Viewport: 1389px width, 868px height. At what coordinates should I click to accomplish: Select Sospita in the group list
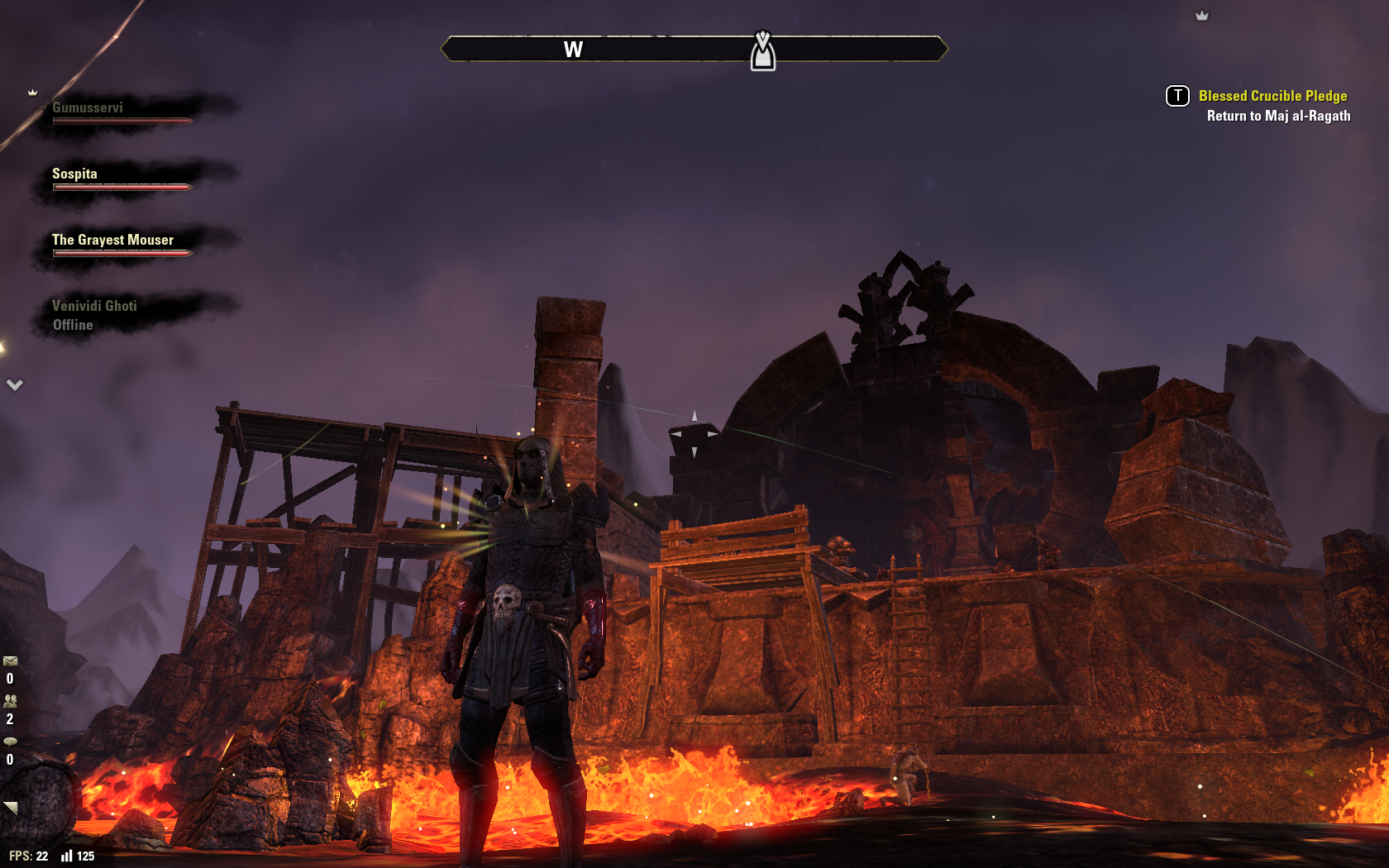[74, 174]
